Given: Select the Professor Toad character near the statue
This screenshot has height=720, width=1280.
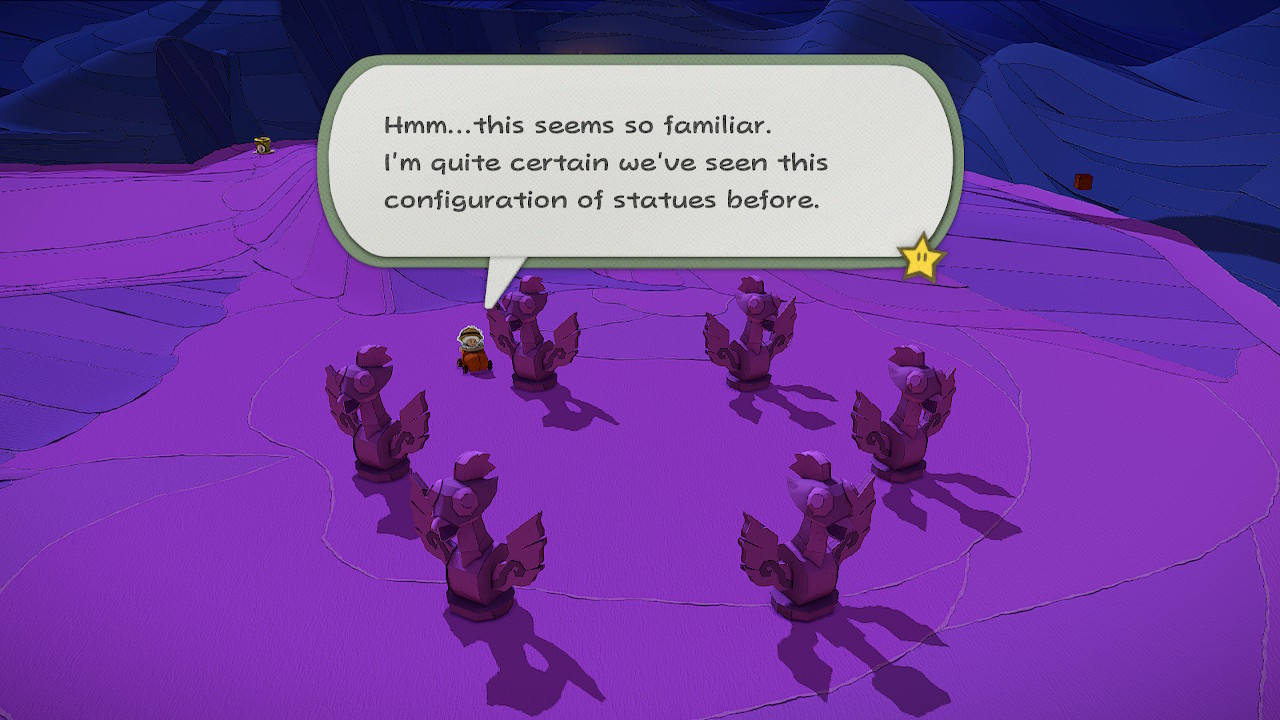Looking at the screenshot, I should coord(472,350).
